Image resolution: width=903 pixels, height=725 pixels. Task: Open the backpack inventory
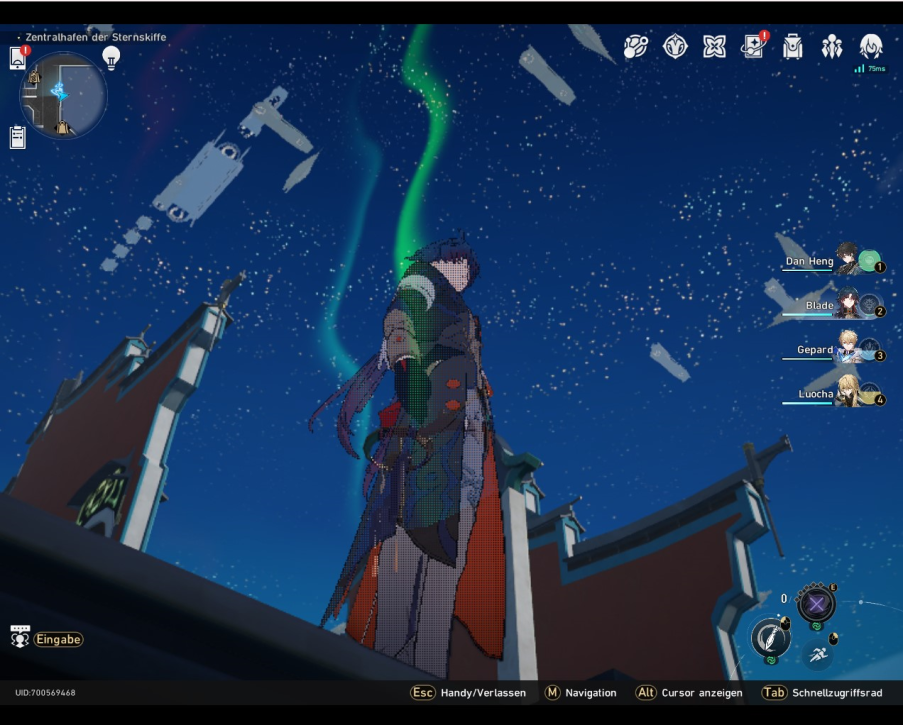pyautogui.click(x=792, y=47)
